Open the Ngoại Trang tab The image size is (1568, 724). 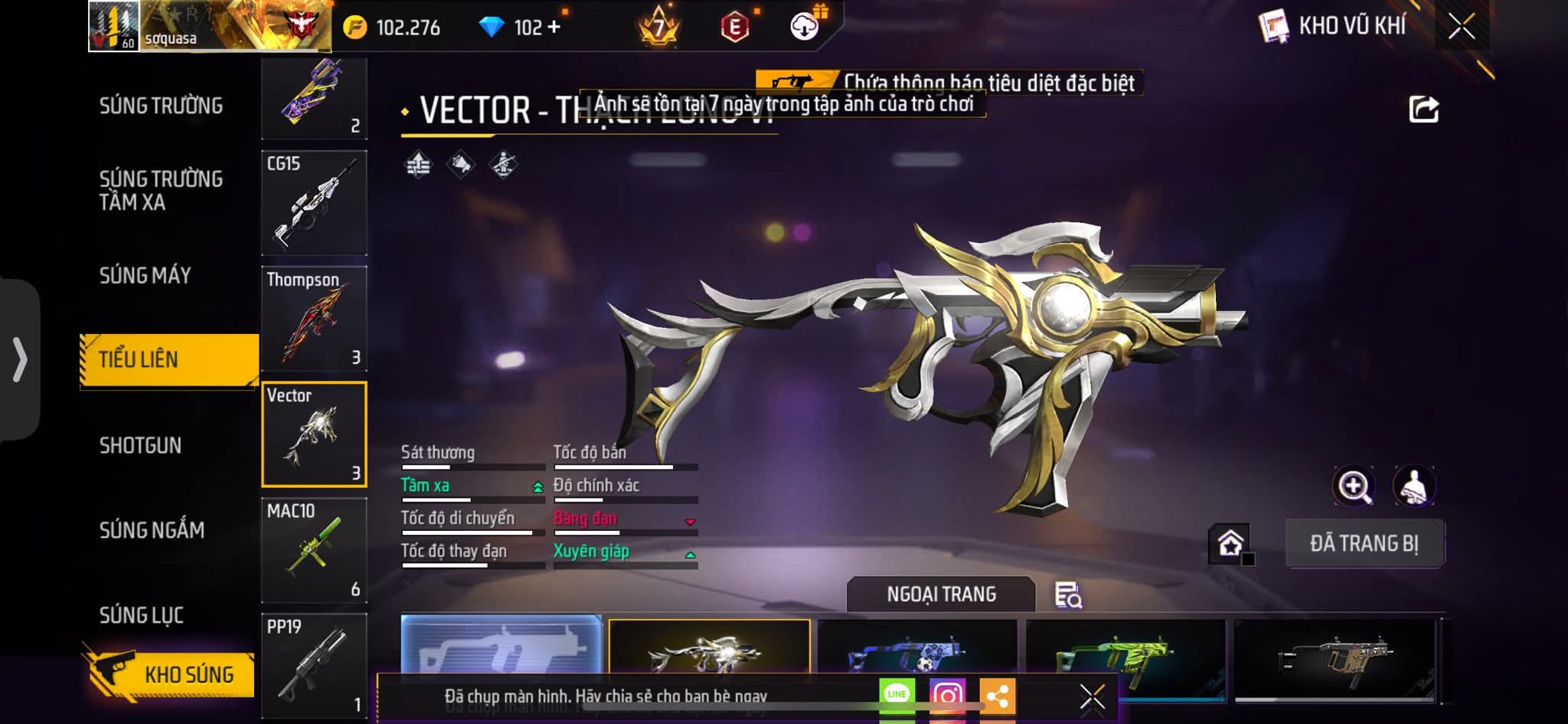click(x=941, y=595)
